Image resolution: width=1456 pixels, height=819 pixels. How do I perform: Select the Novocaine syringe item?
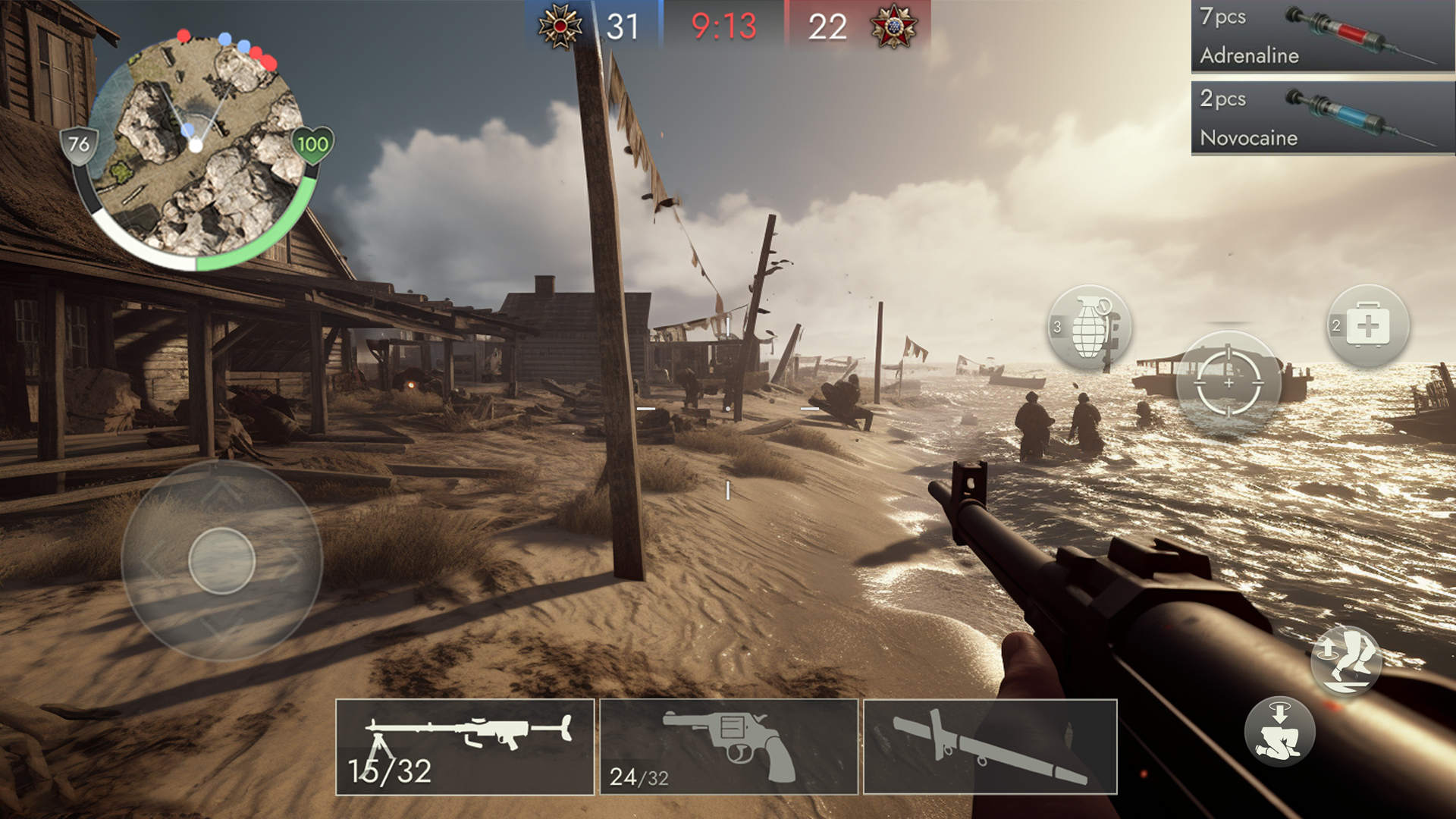[1322, 119]
